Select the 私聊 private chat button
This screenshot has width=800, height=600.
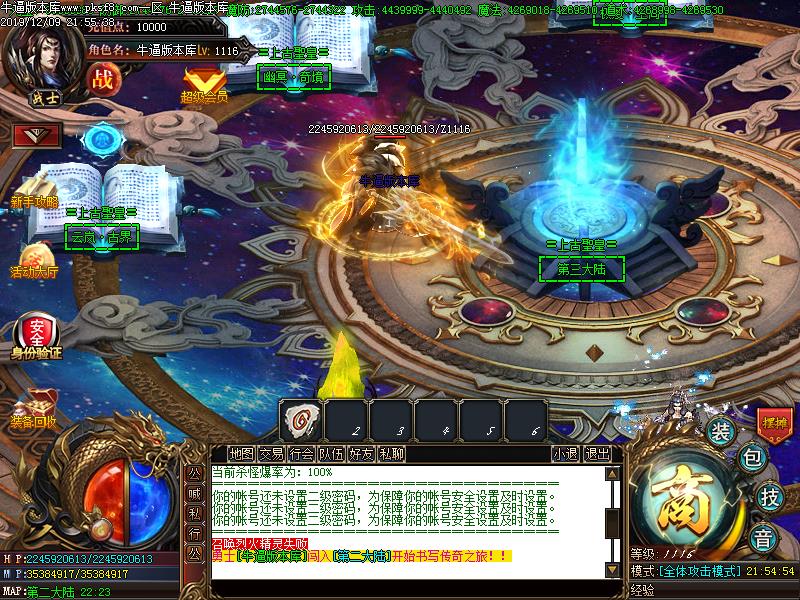tap(391, 453)
